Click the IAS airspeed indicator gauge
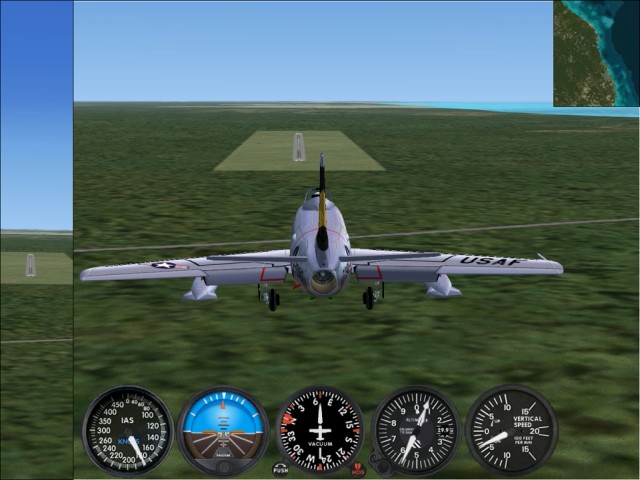Viewport: 640px width, 480px height. tap(127, 431)
